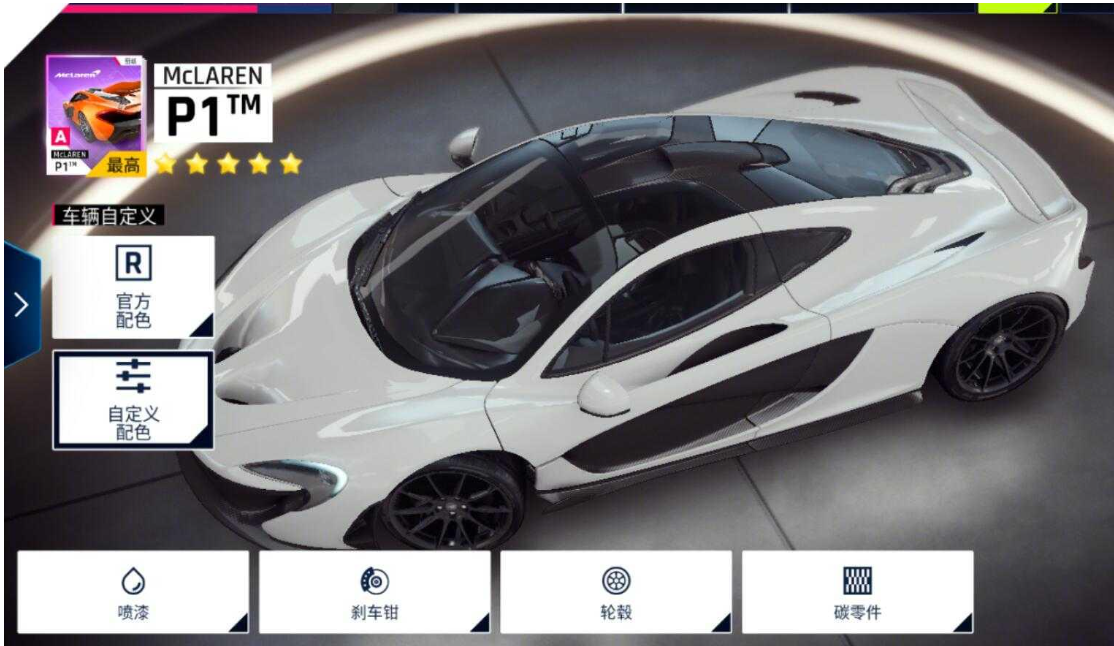Open the 轮毂 wheel rims menu
The image size is (1114, 646).
pos(616,592)
